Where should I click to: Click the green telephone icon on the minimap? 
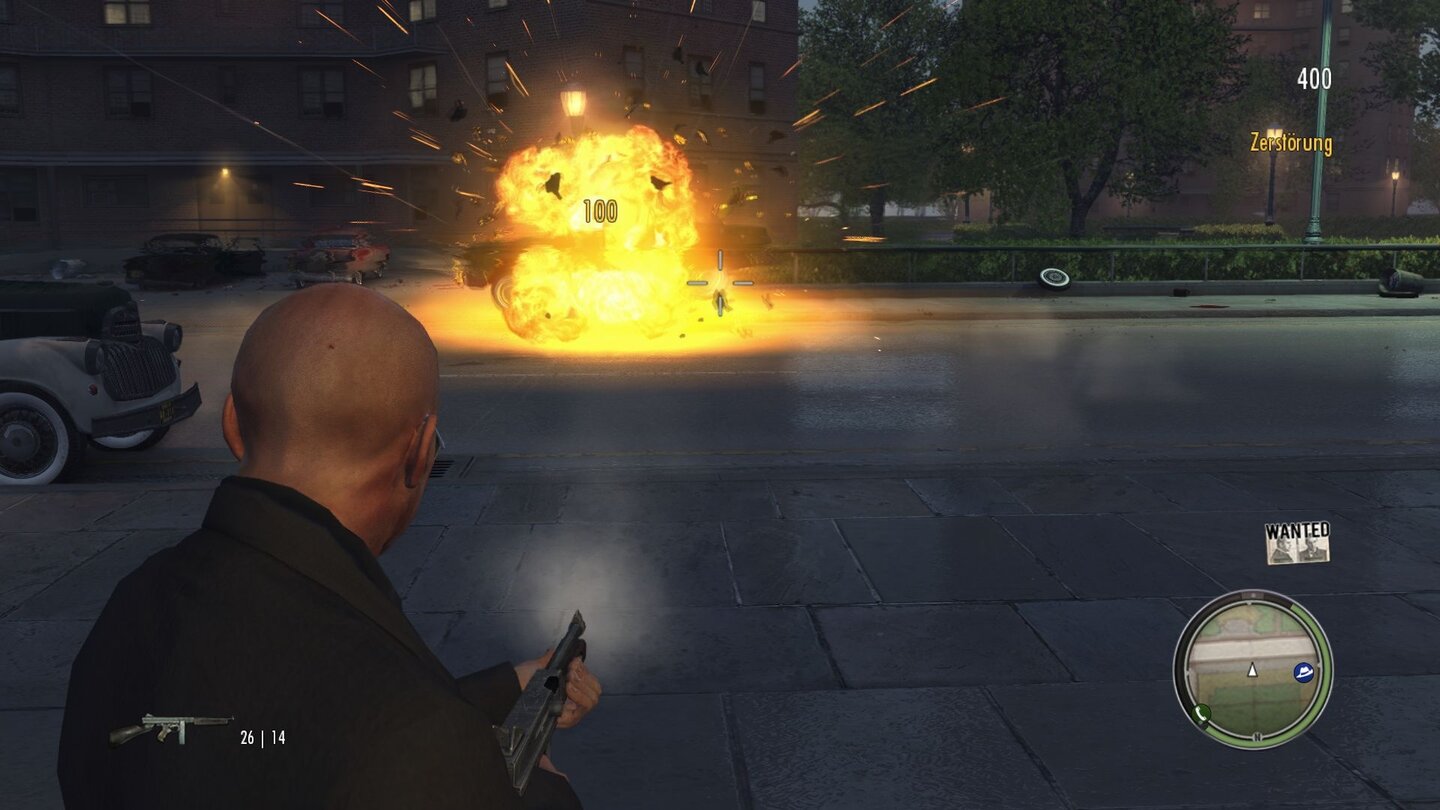tap(1201, 712)
